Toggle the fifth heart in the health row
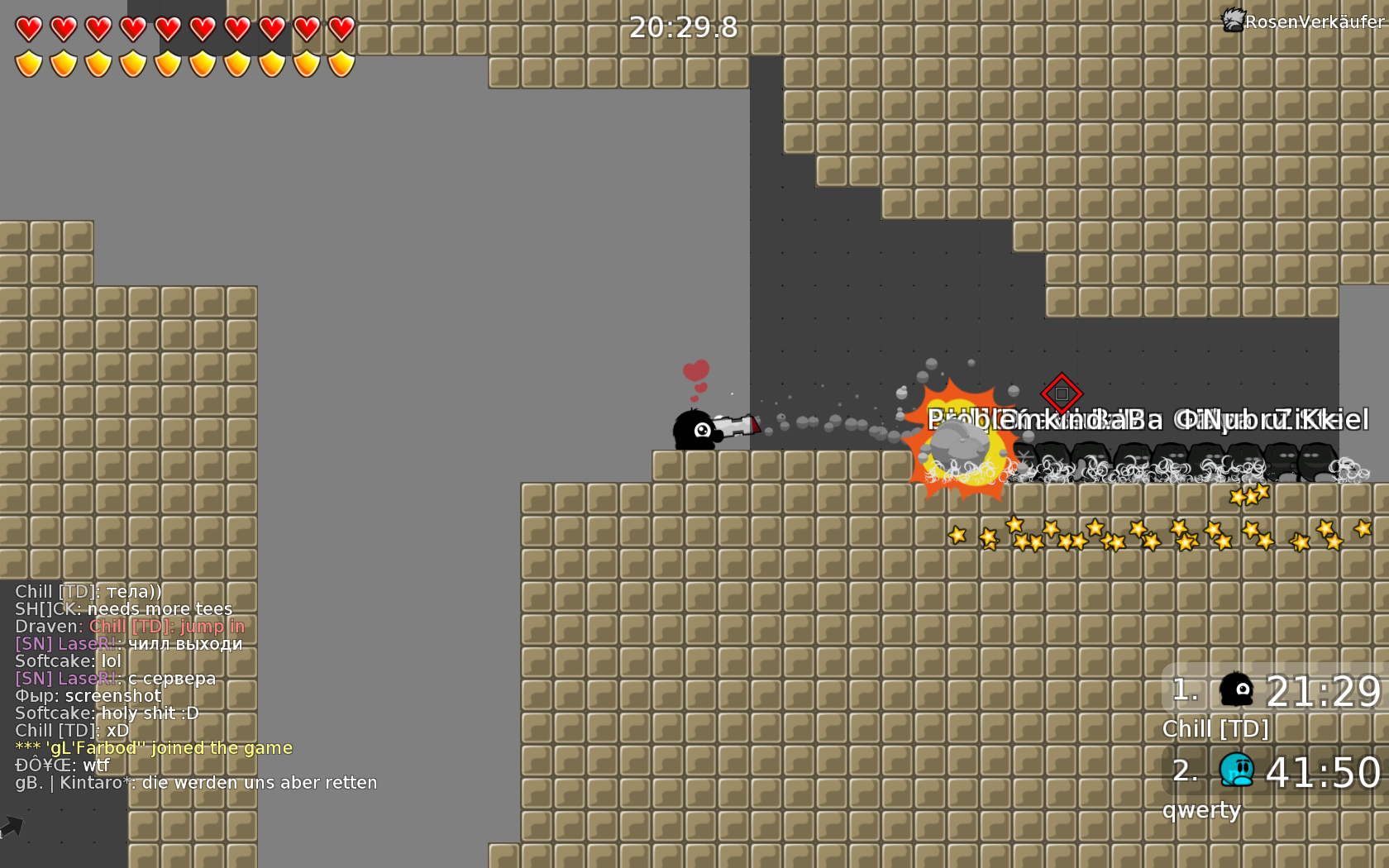The image size is (1389, 868). pyautogui.click(x=166, y=26)
